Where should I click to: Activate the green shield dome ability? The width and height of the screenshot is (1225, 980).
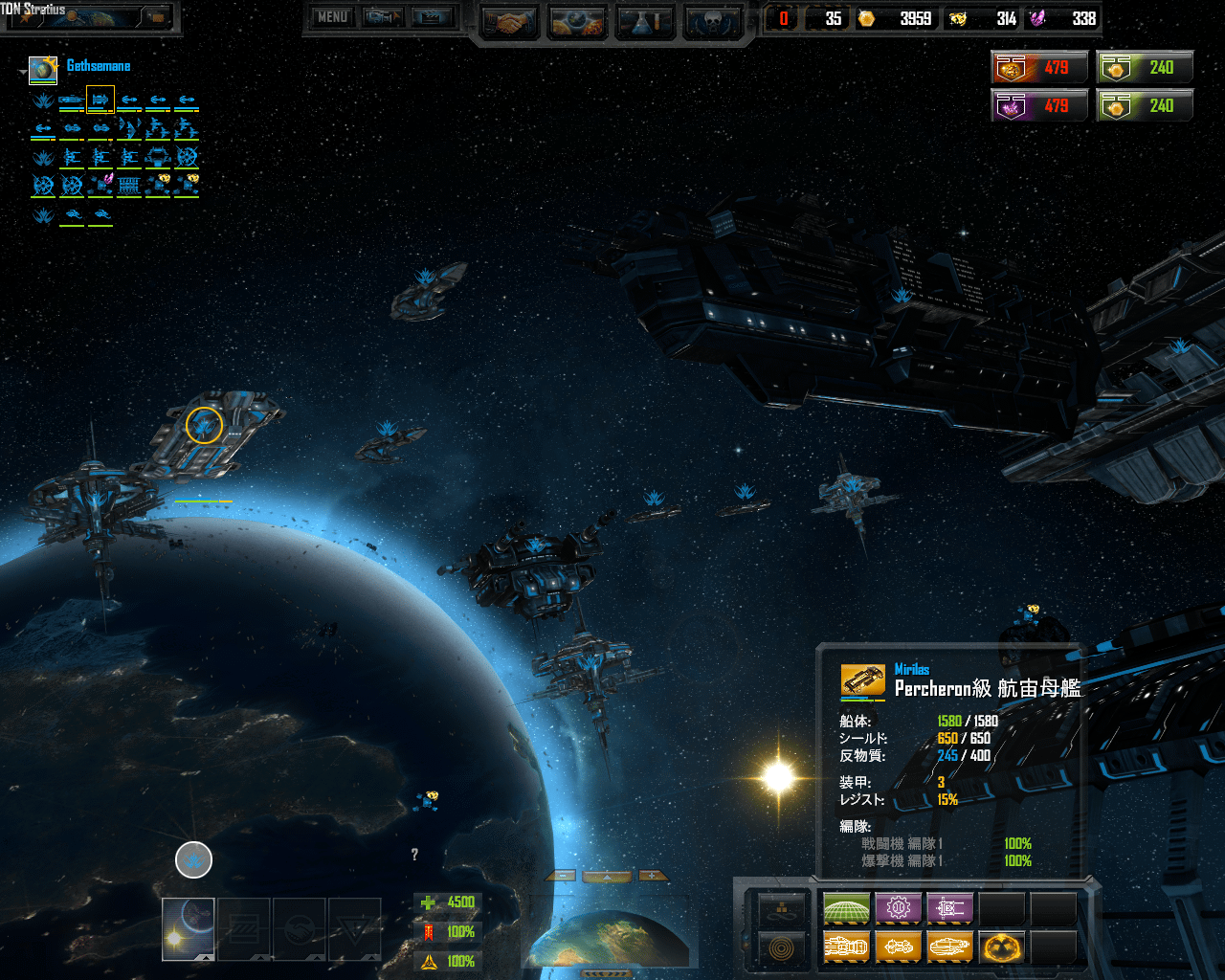click(846, 907)
